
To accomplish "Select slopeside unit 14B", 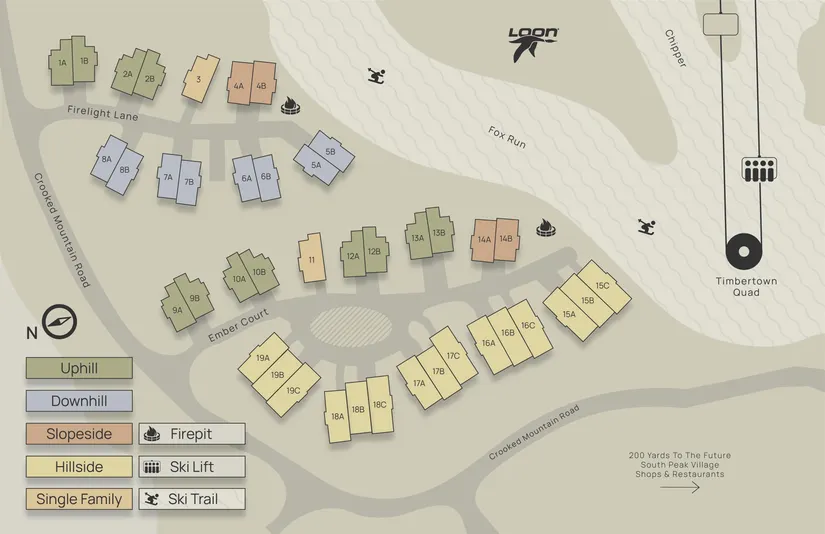I will point(506,239).
